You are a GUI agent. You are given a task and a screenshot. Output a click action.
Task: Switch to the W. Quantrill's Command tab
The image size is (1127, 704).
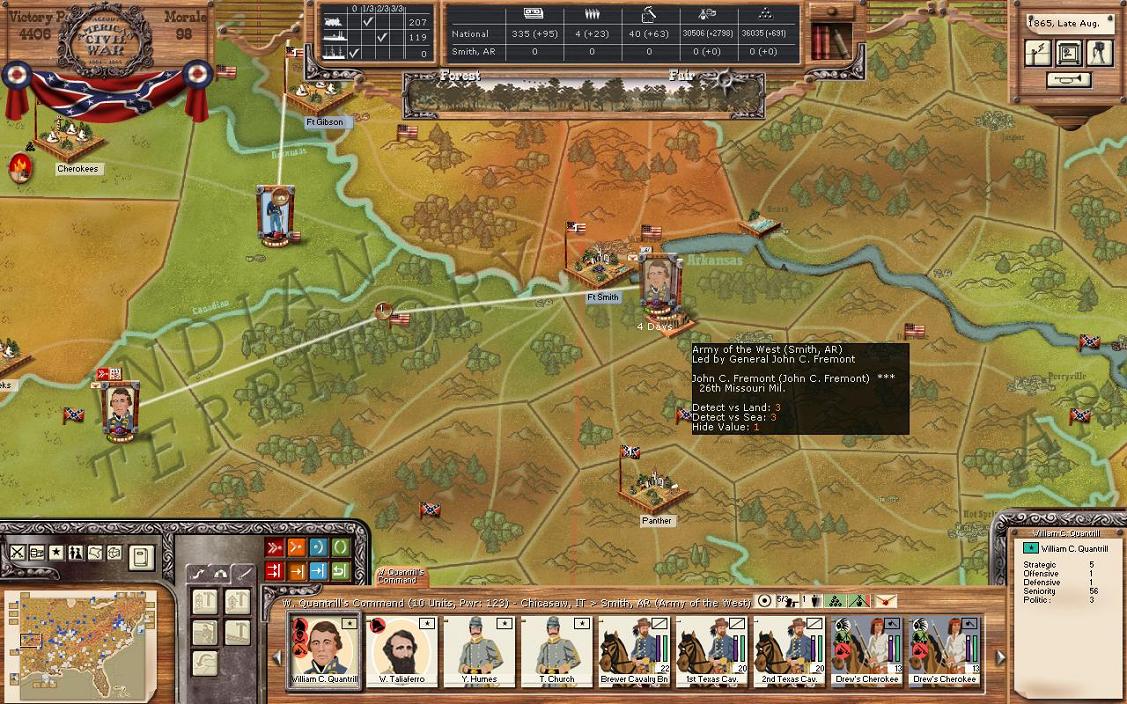[401, 577]
